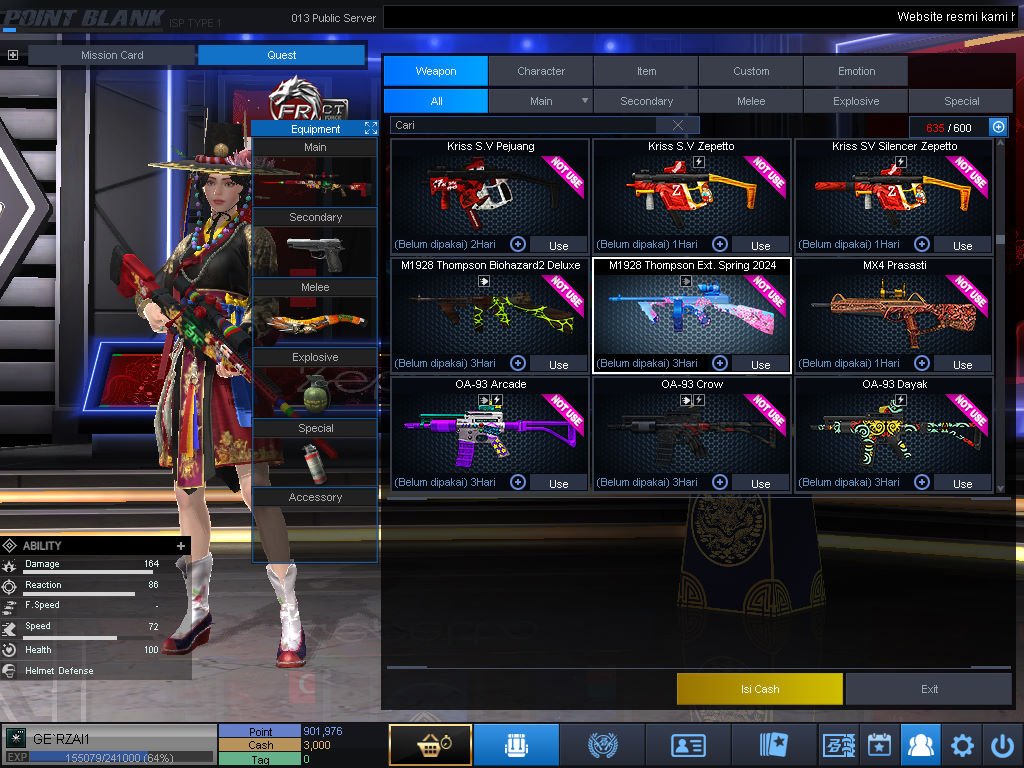Viewport: 1024px width, 768px height.
Task: Filter weapons by Melee
Action: pyautogui.click(x=751, y=101)
